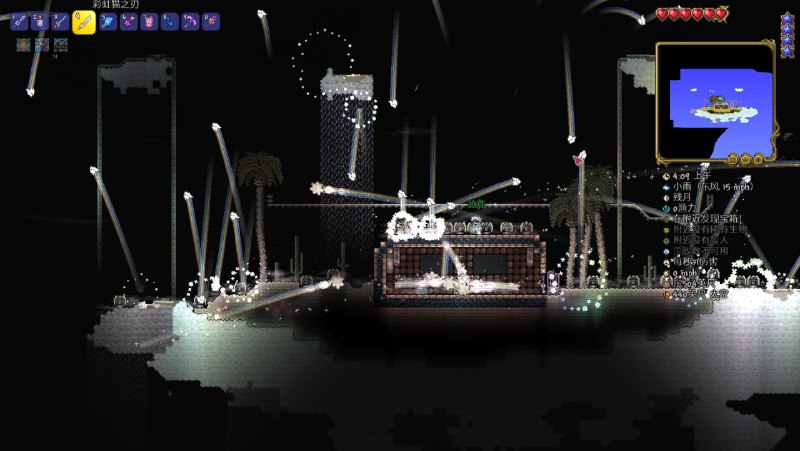Equip the pink bow in hotbar slot 9
Image resolution: width=800 pixels, height=451 pixels.
191,21
